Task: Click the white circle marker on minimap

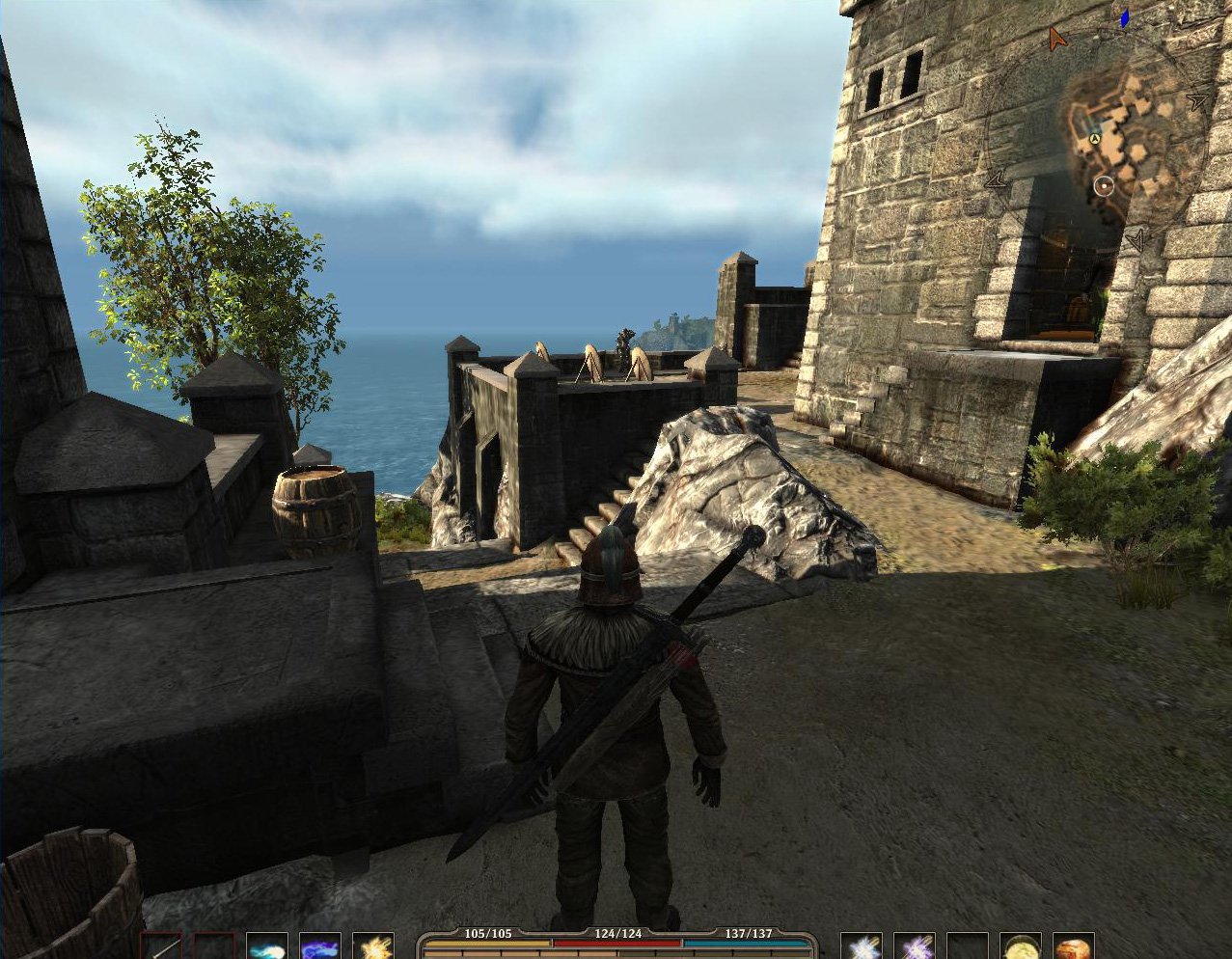Action: (x=1105, y=185)
